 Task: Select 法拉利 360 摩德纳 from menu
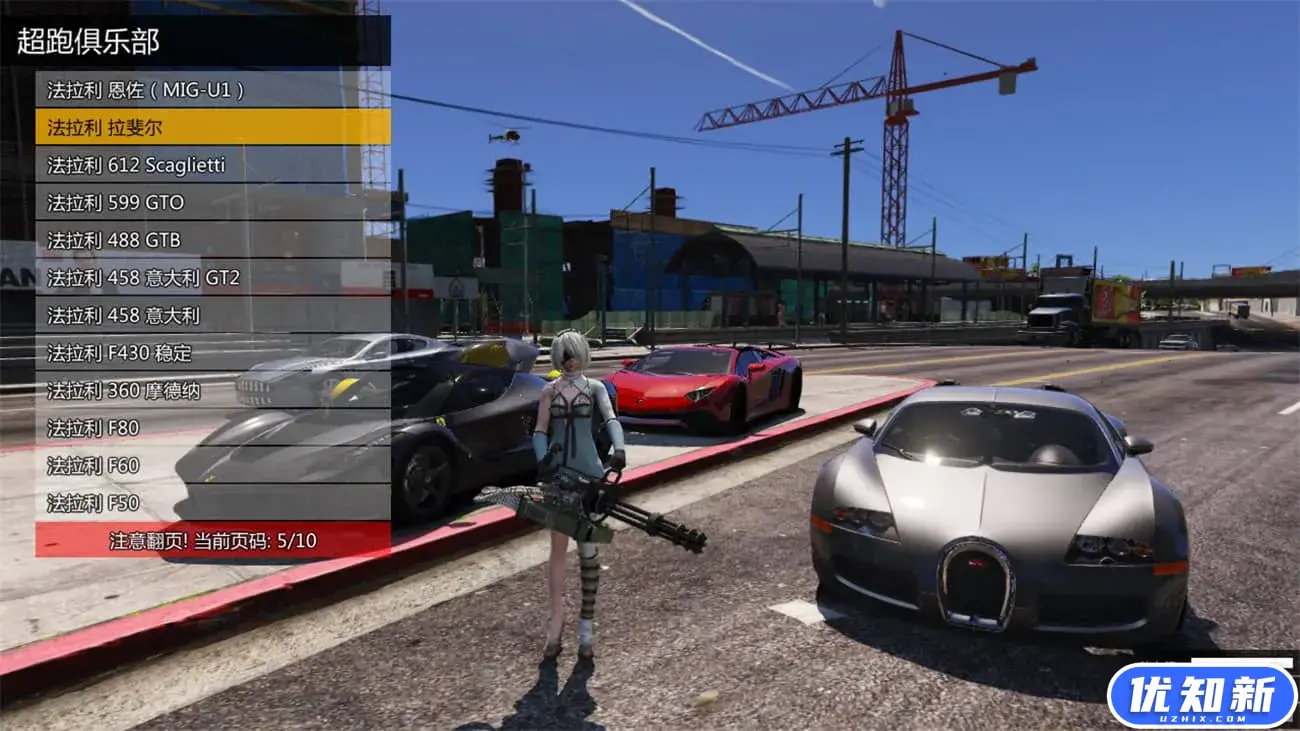pos(212,390)
